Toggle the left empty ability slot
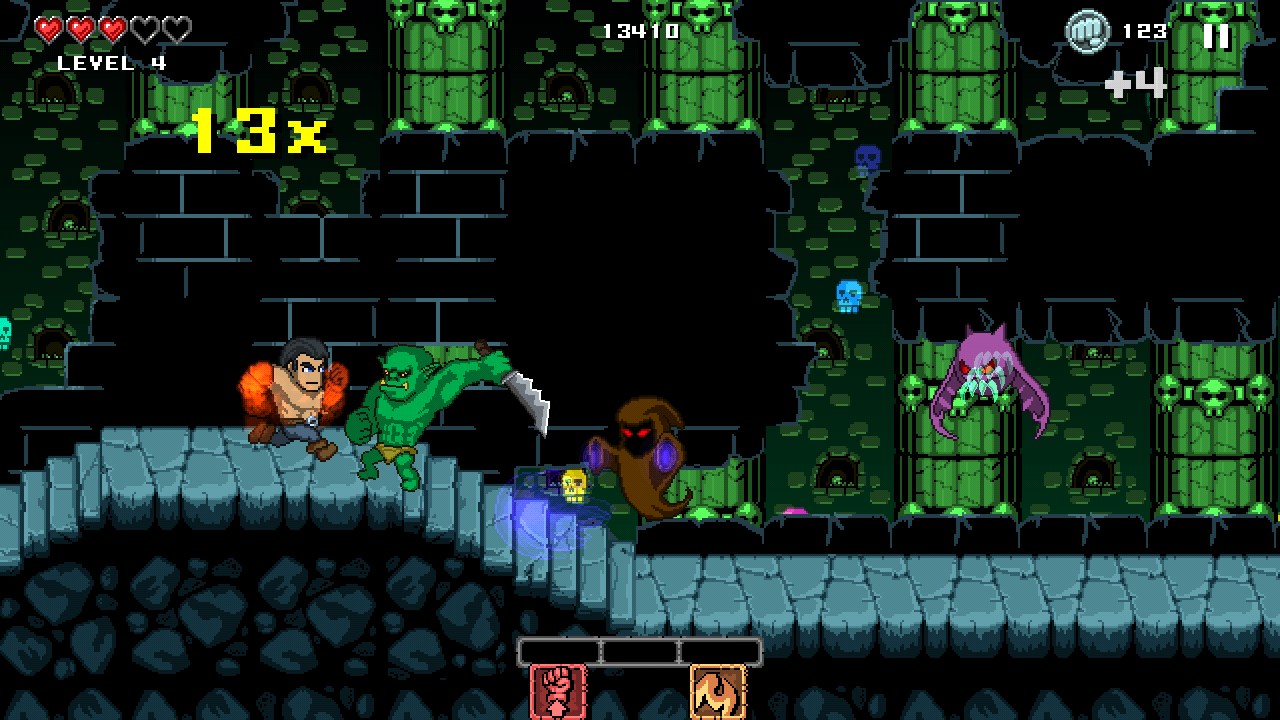The height and width of the screenshot is (720, 1280). click(x=558, y=651)
